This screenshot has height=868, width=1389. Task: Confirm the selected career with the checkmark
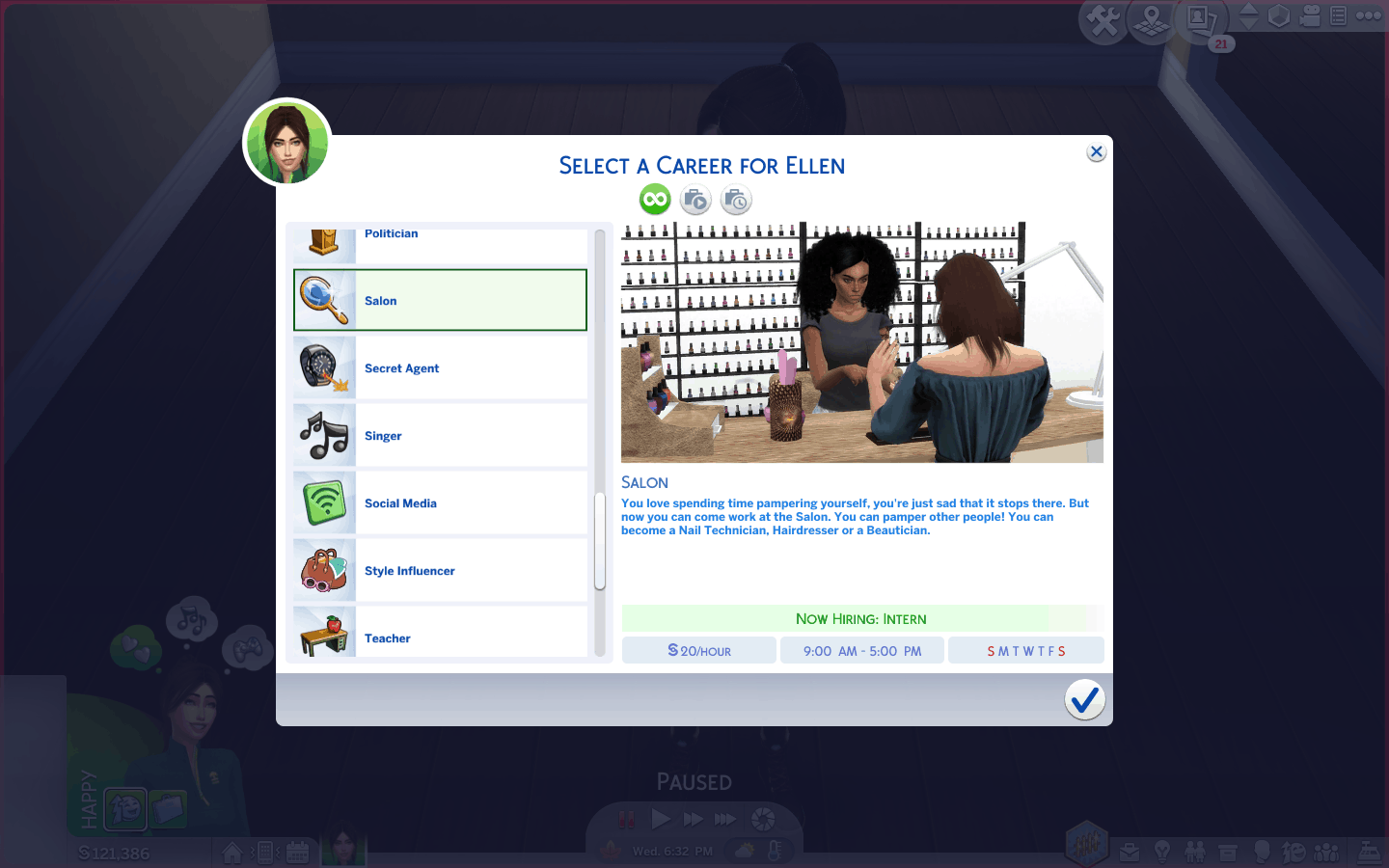point(1084,699)
